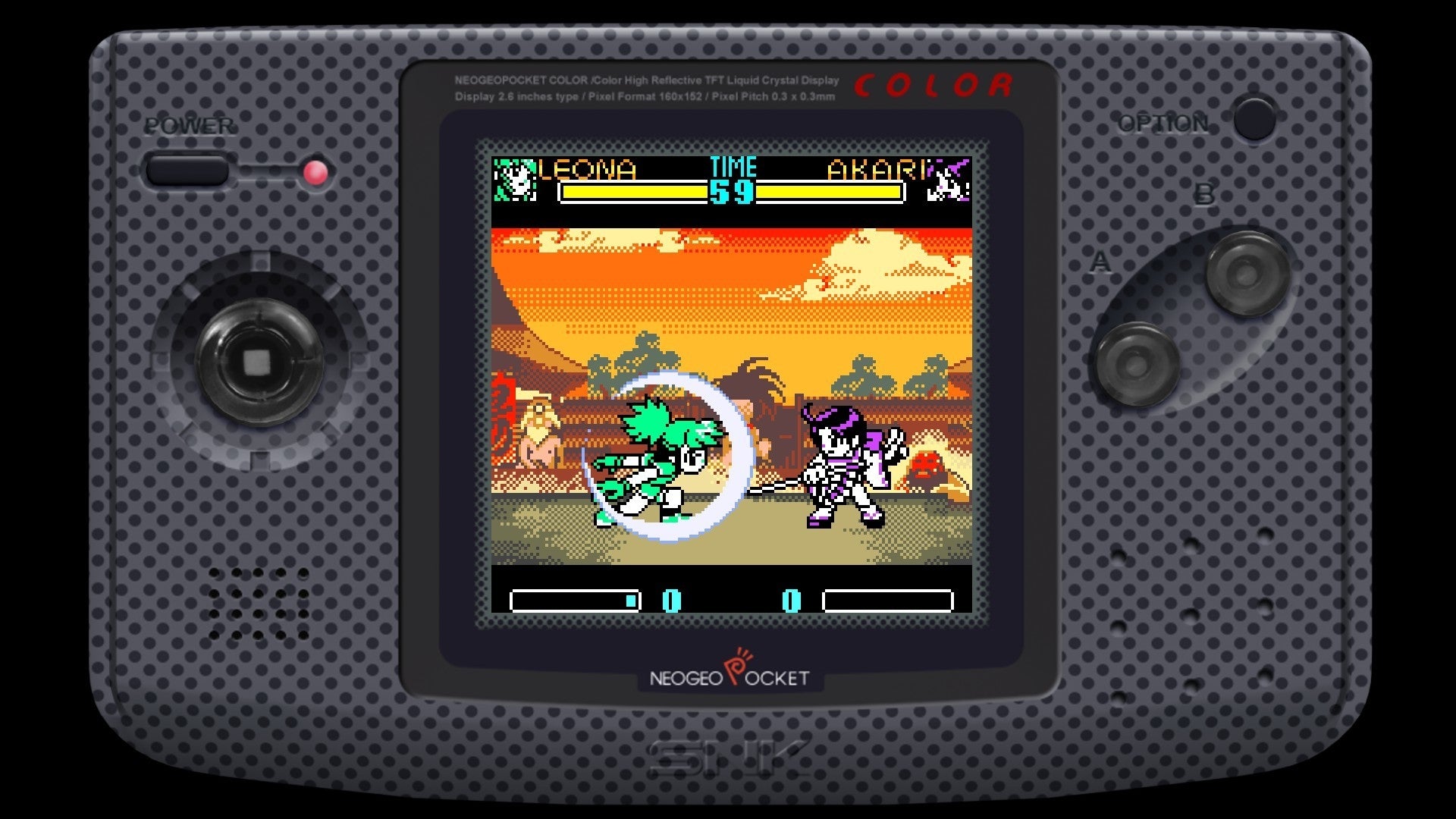
Task: Toggle the POWER switch on
Action: tap(188, 168)
